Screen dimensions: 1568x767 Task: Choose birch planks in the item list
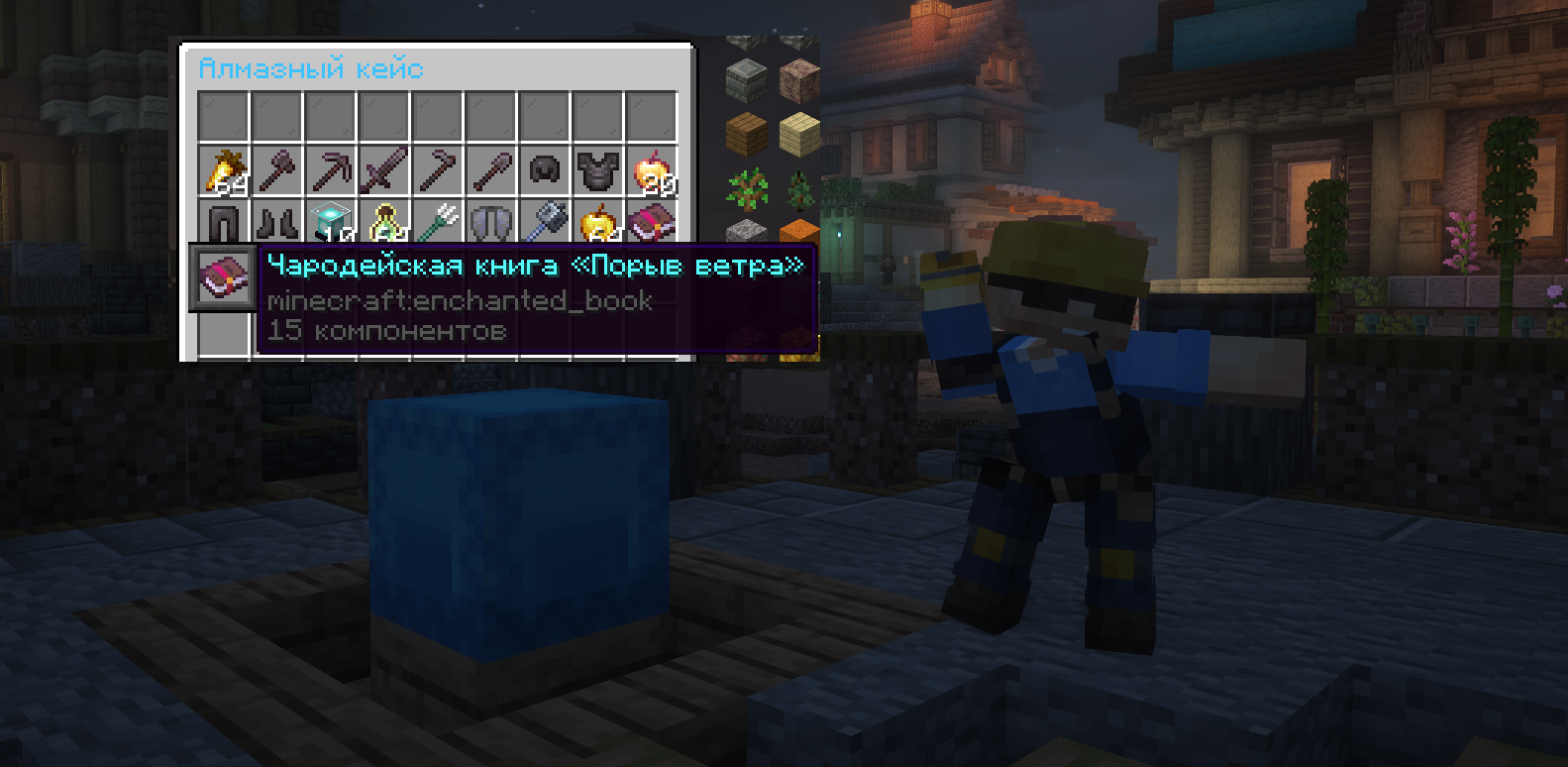point(799,134)
